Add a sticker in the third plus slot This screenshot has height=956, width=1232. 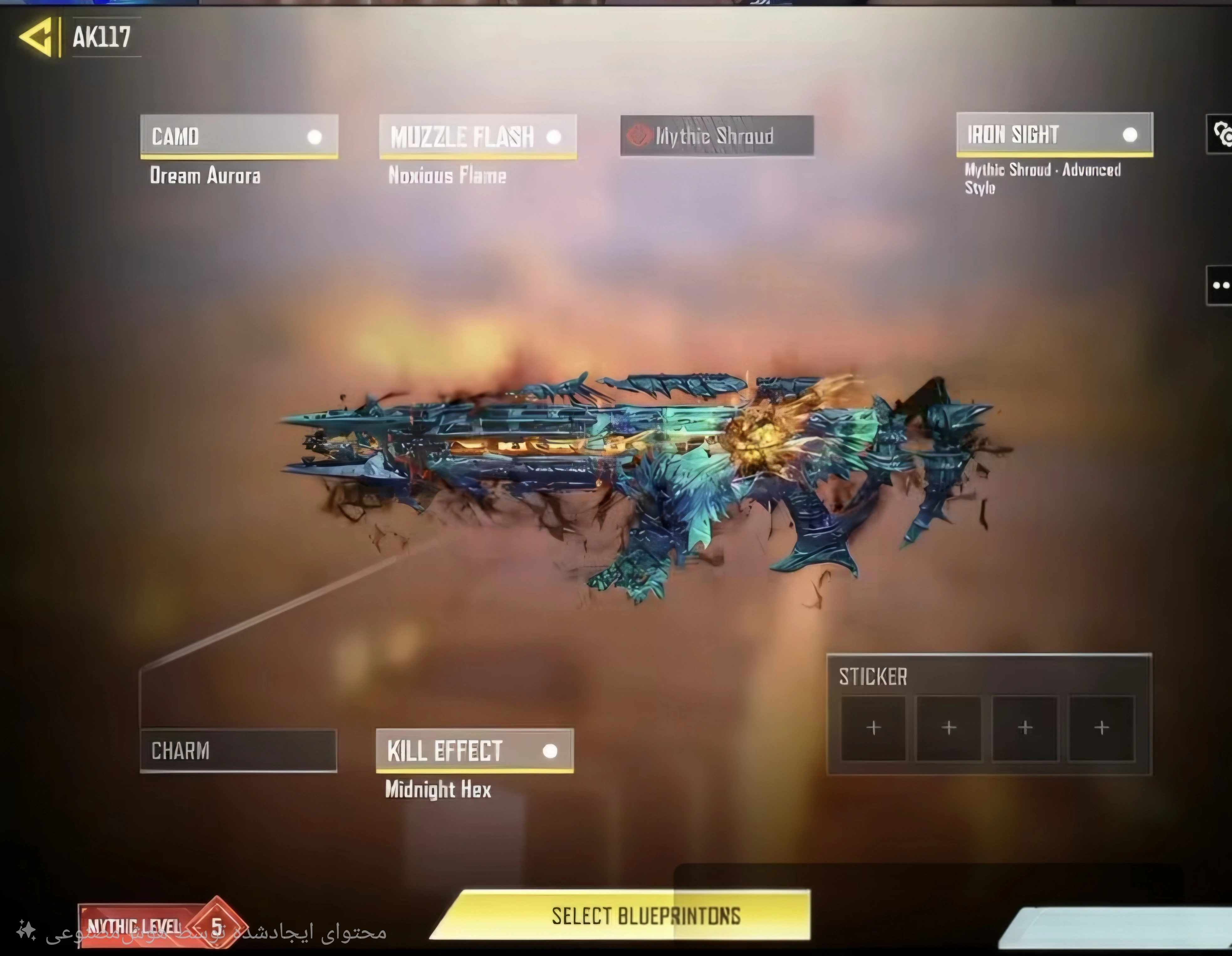coord(1025,727)
